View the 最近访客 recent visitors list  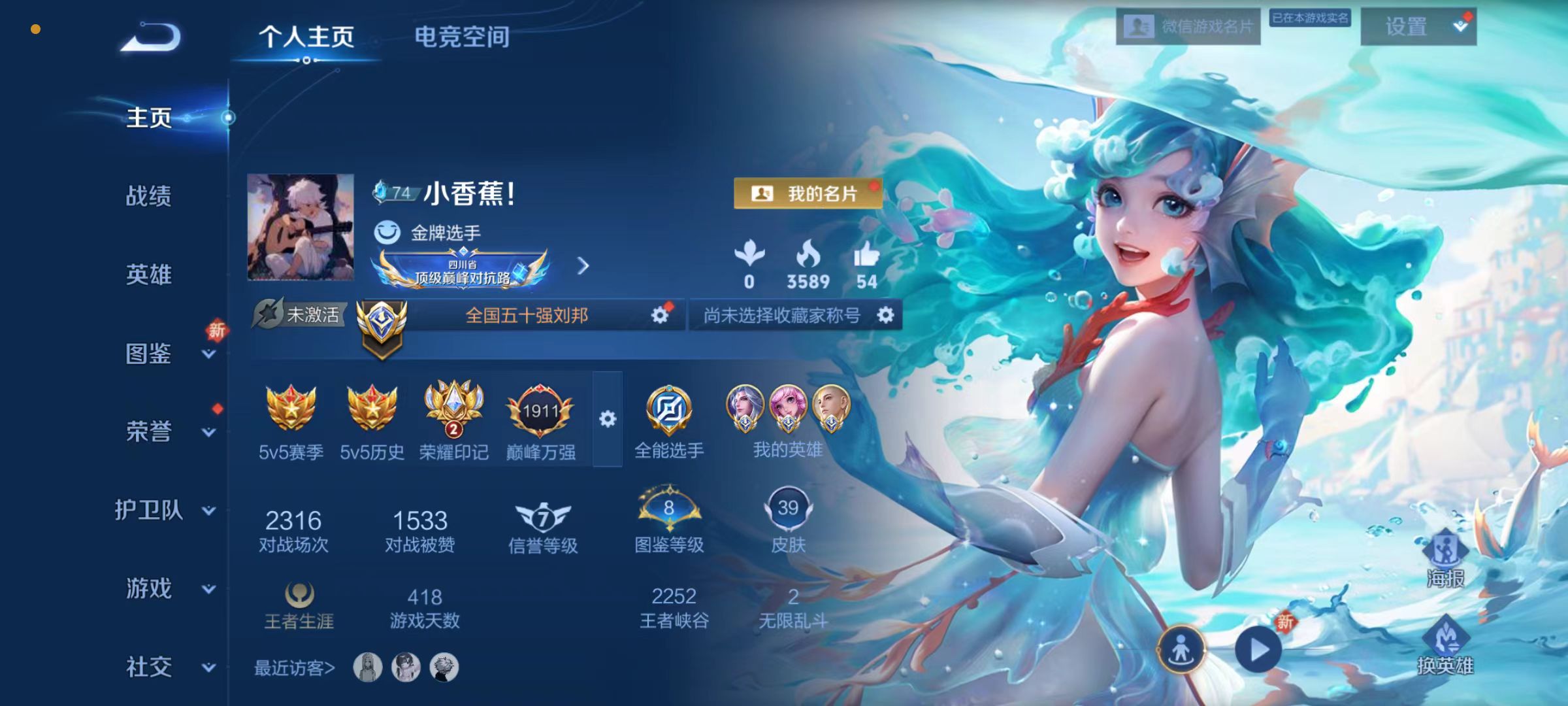294,668
